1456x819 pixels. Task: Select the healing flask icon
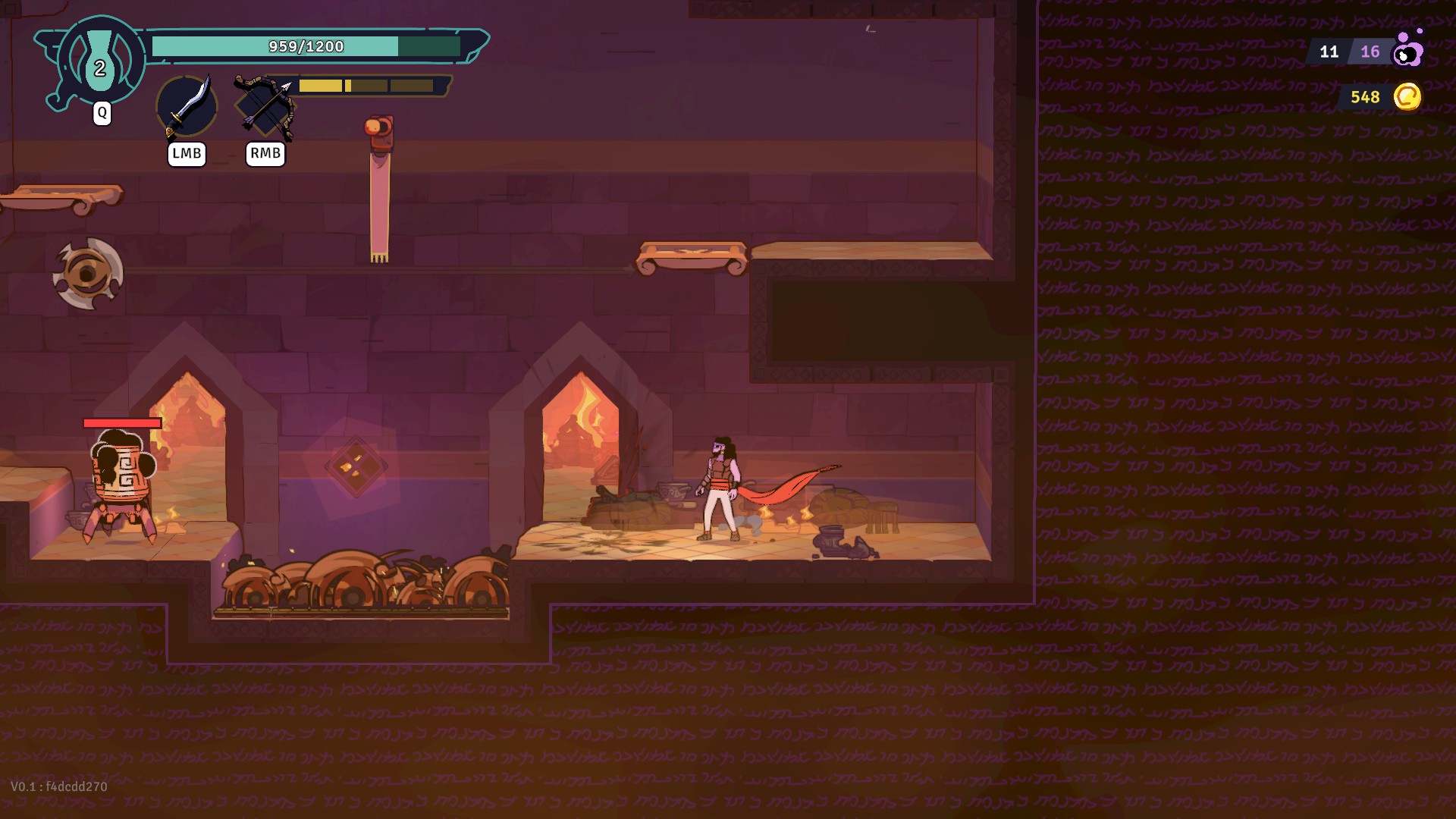click(99, 62)
